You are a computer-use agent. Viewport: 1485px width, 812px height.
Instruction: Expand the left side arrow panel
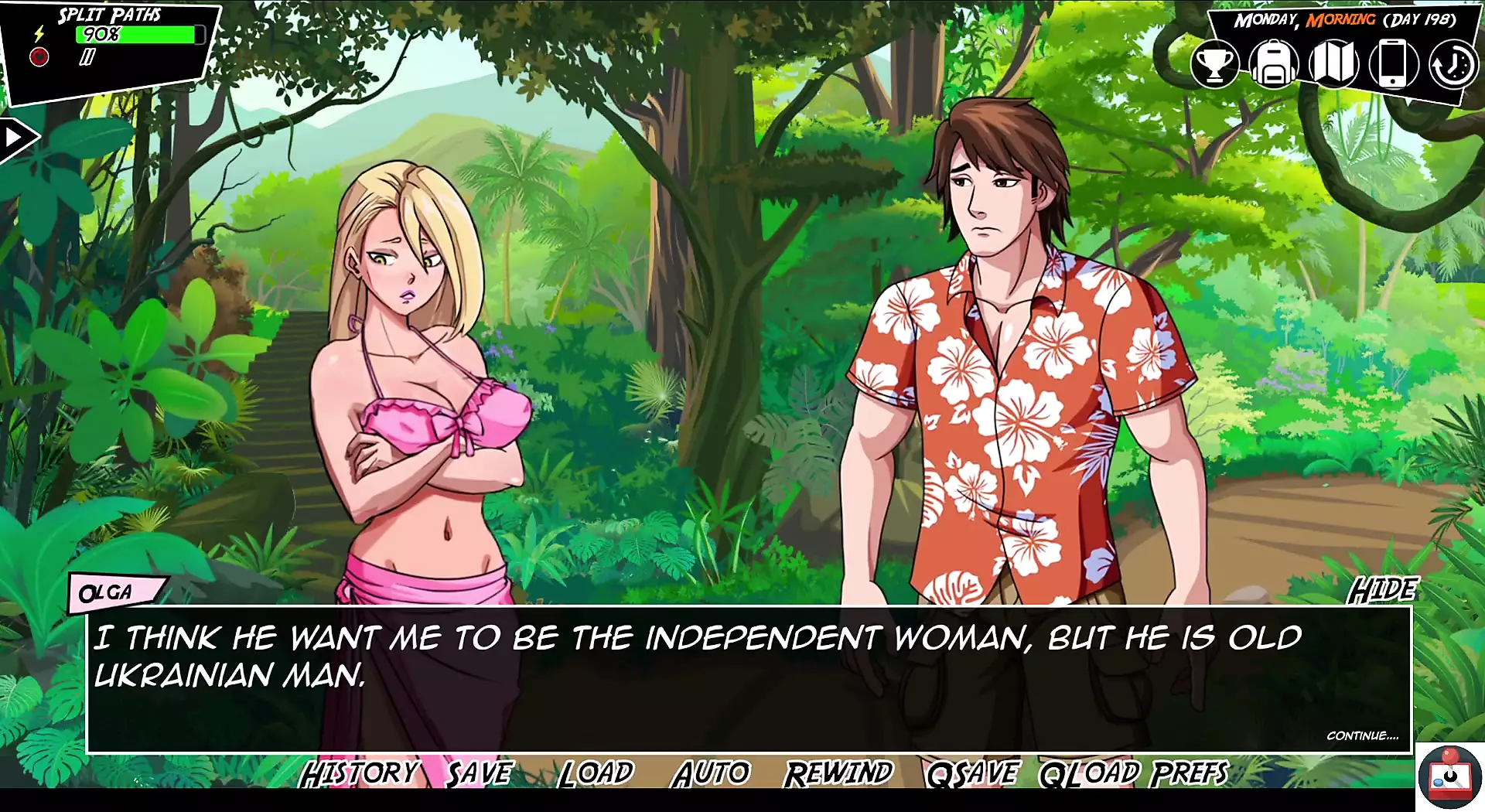pyautogui.click(x=15, y=138)
